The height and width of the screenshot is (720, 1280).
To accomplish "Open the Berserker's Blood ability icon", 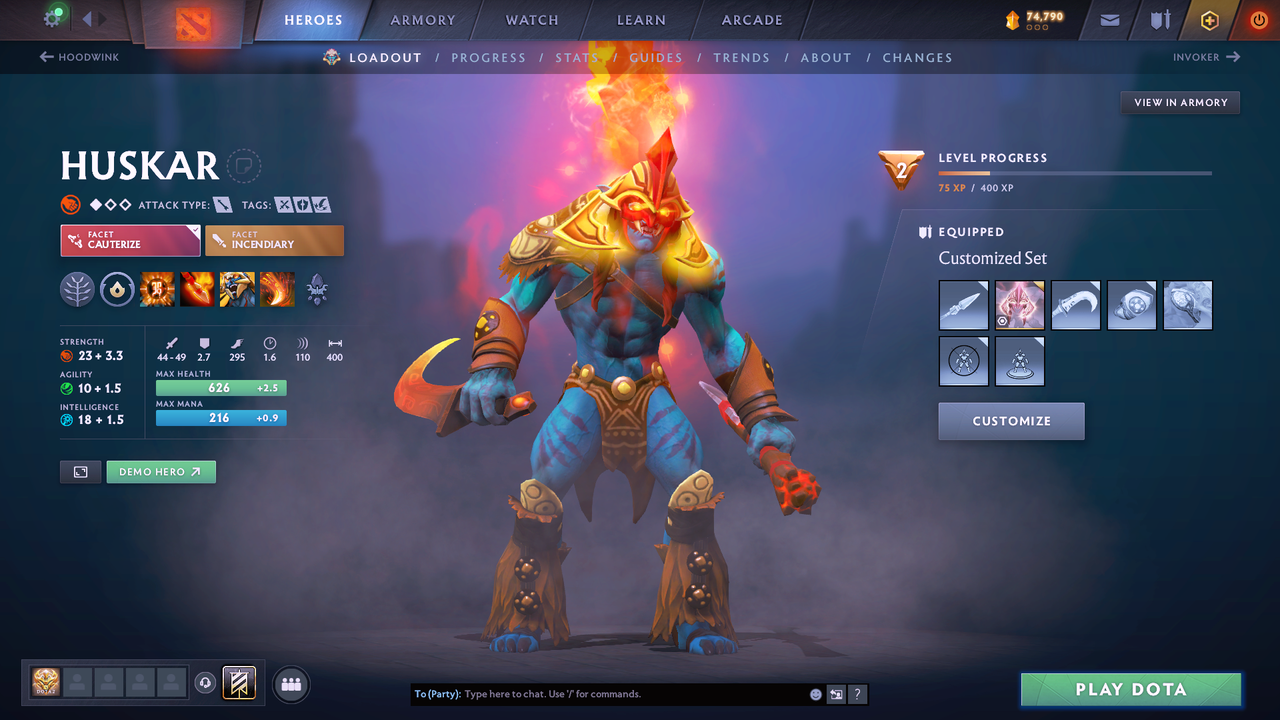I will [x=237, y=289].
